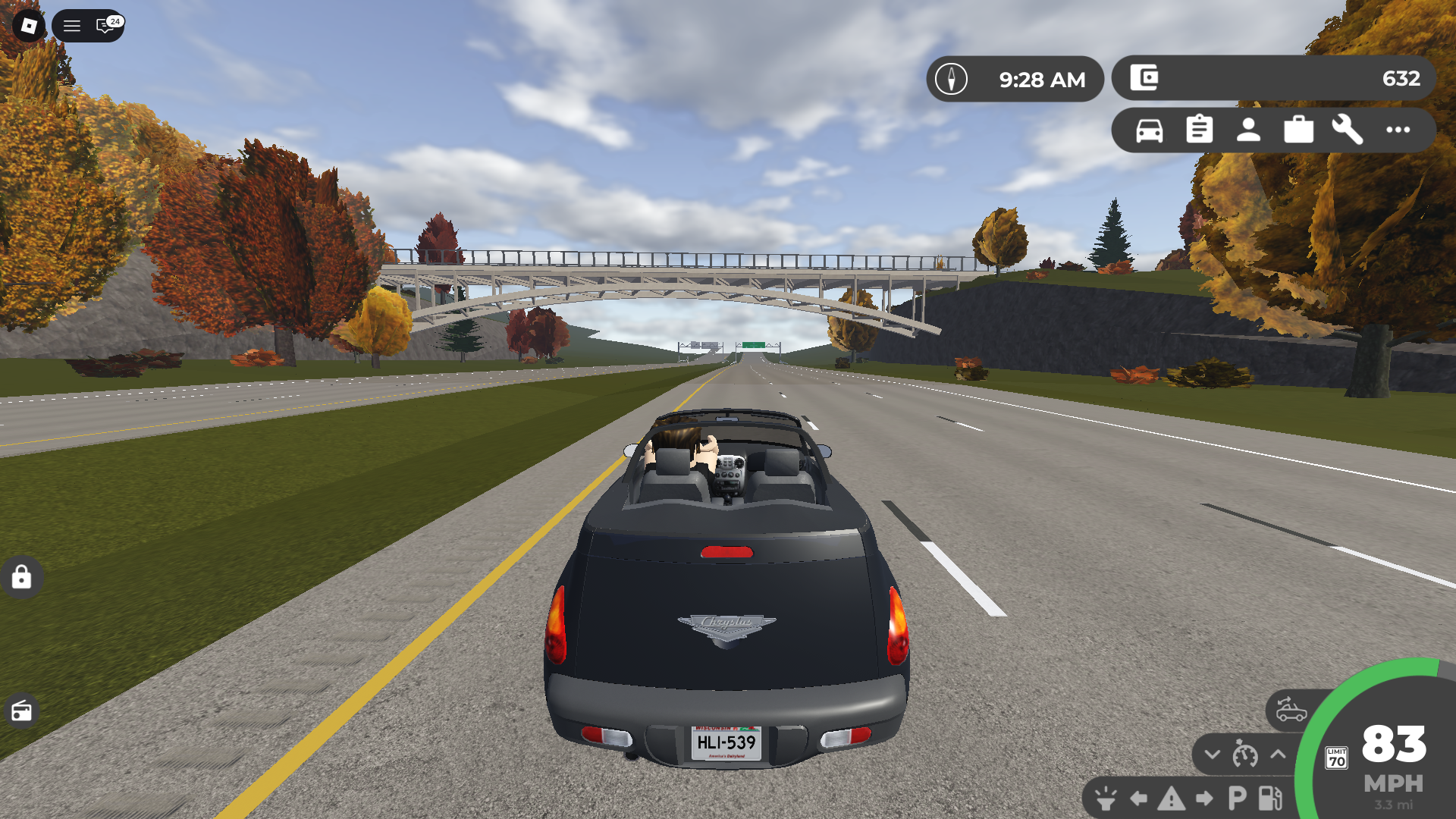The image size is (1456, 819).
Task: Open the vehicle spawner menu
Action: pyautogui.click(x=1150, y=130)
